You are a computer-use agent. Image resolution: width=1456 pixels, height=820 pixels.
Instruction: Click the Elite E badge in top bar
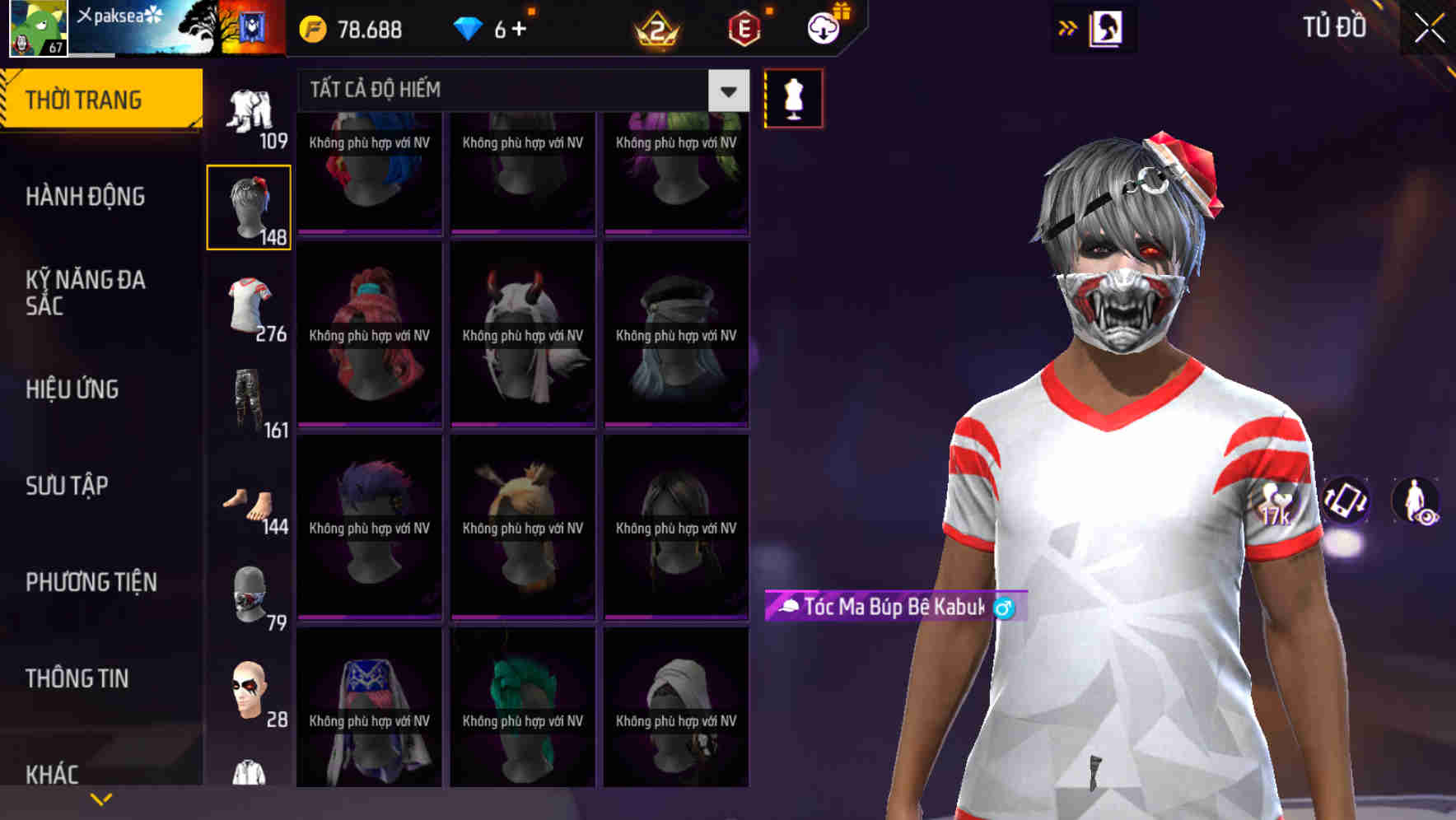click(745, 27)
